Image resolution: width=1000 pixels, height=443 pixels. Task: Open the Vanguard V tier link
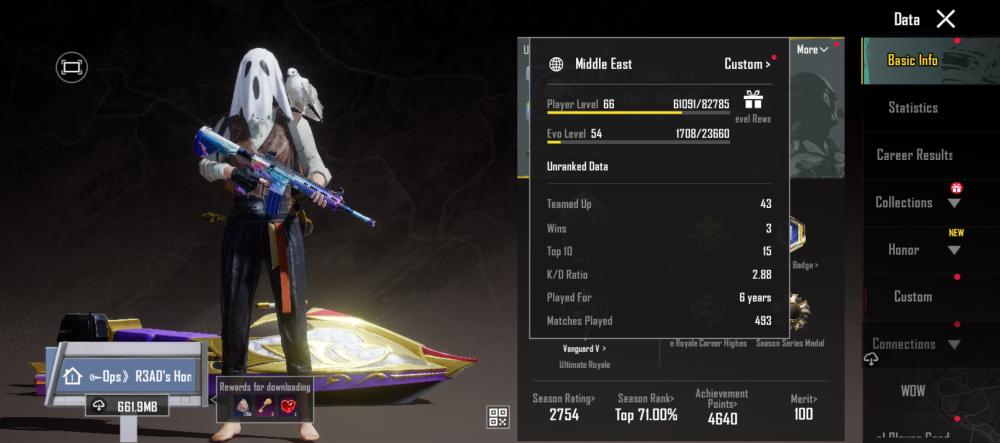click(x=584, y=348)
